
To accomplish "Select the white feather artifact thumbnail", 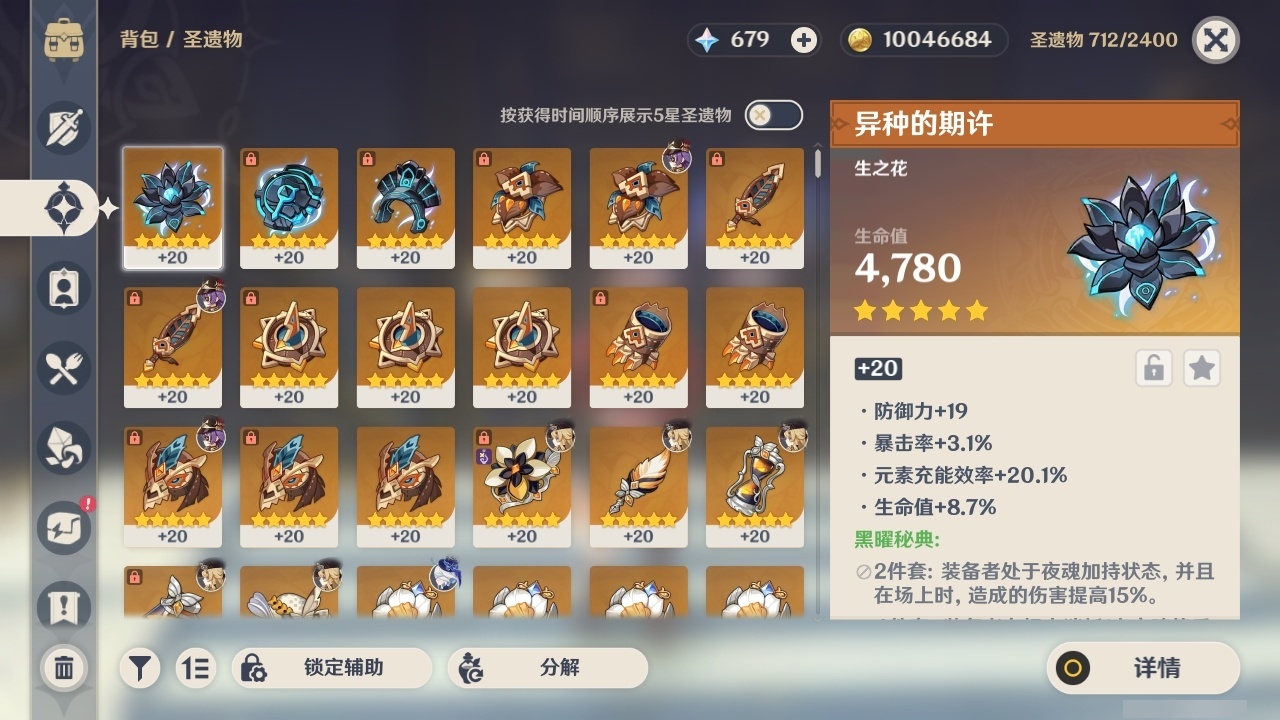I will click(638, 480).
